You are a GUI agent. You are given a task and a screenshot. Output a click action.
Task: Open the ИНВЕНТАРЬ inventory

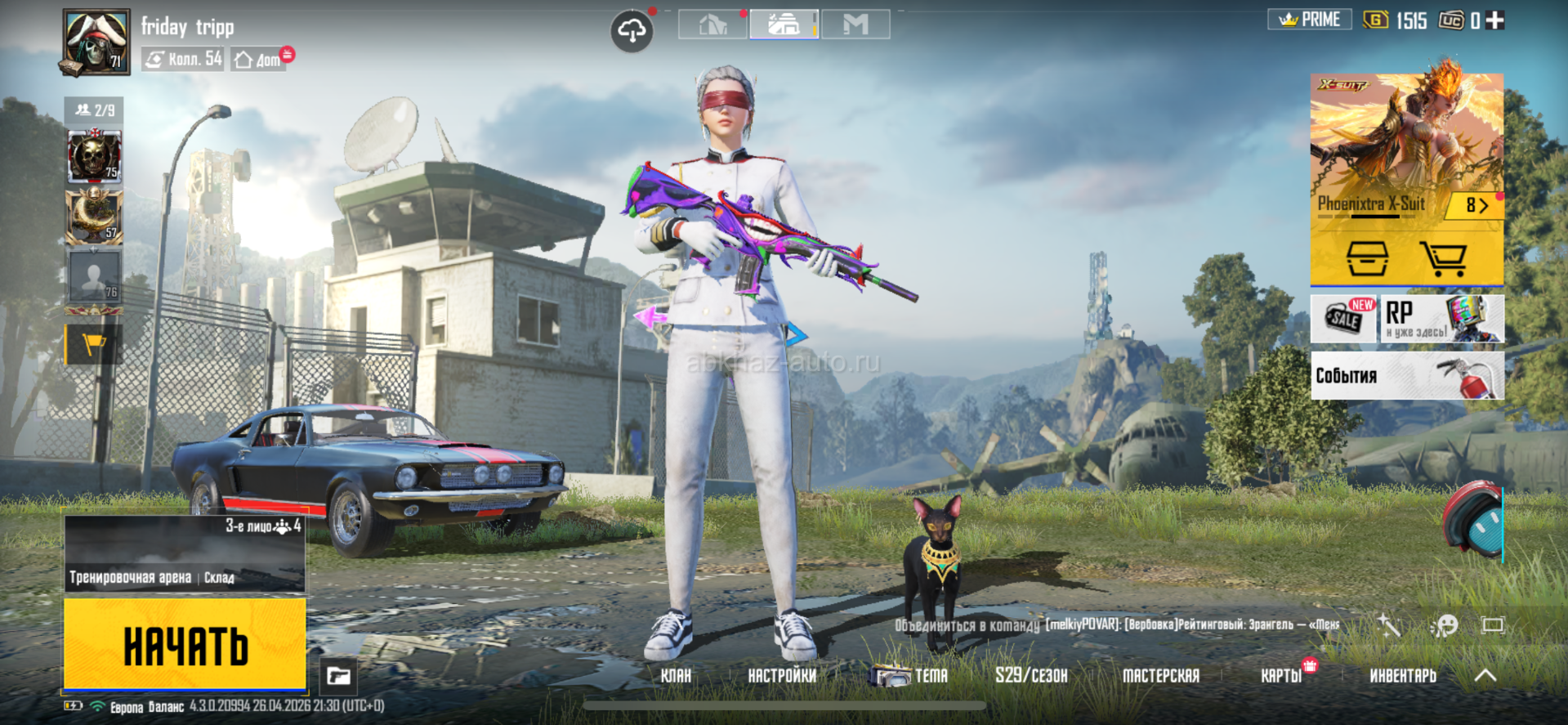click(1402, 676)
